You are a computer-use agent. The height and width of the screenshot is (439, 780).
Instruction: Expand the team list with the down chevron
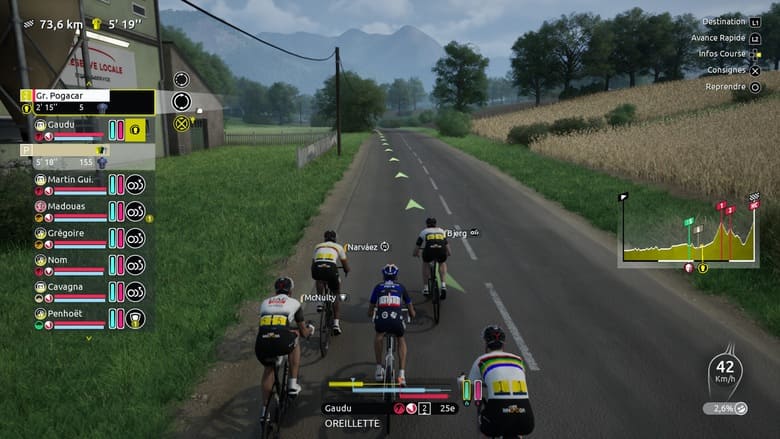pos(88,338)
